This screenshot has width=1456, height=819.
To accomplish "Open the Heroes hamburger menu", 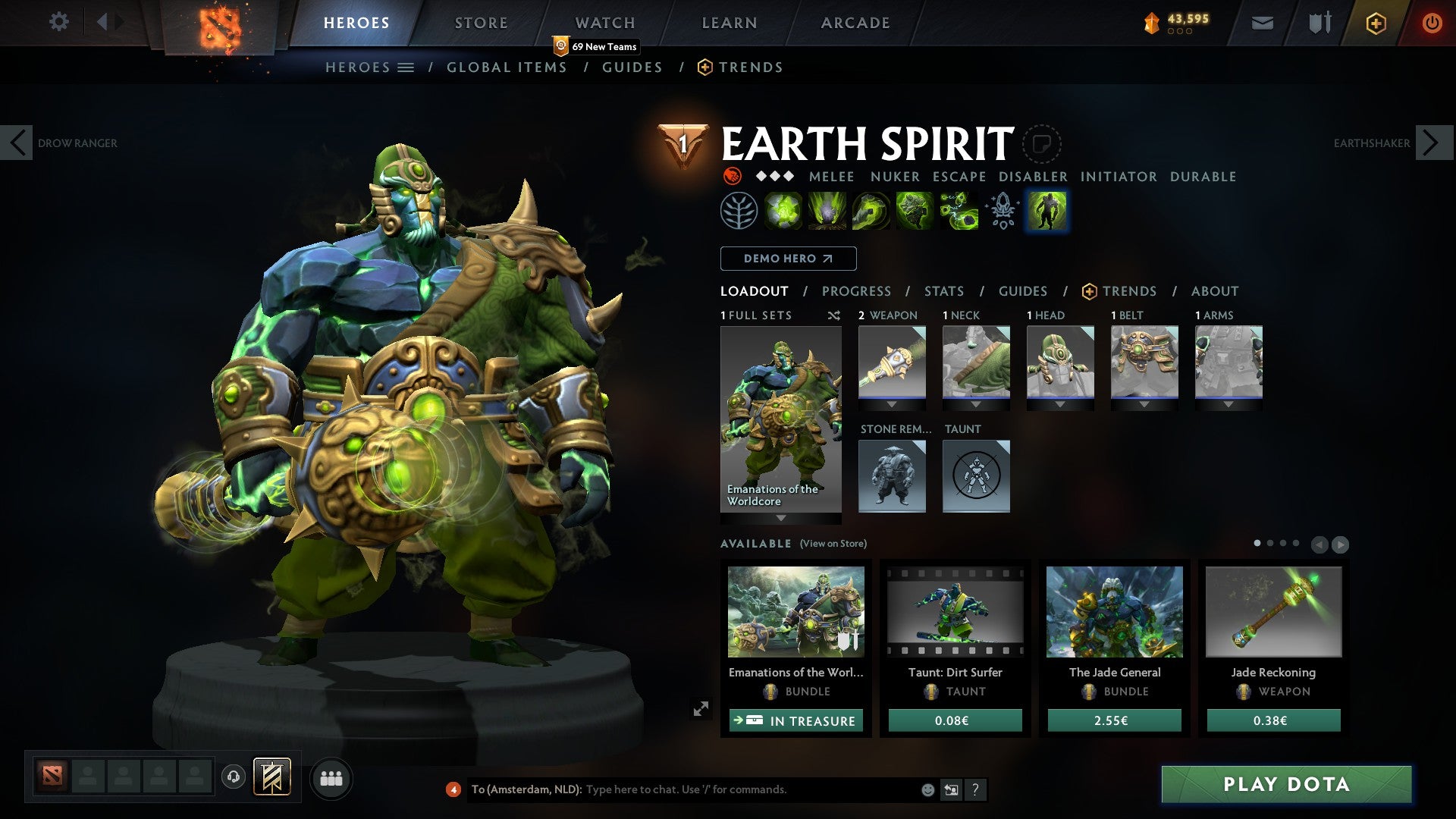I will coord(406,67).
